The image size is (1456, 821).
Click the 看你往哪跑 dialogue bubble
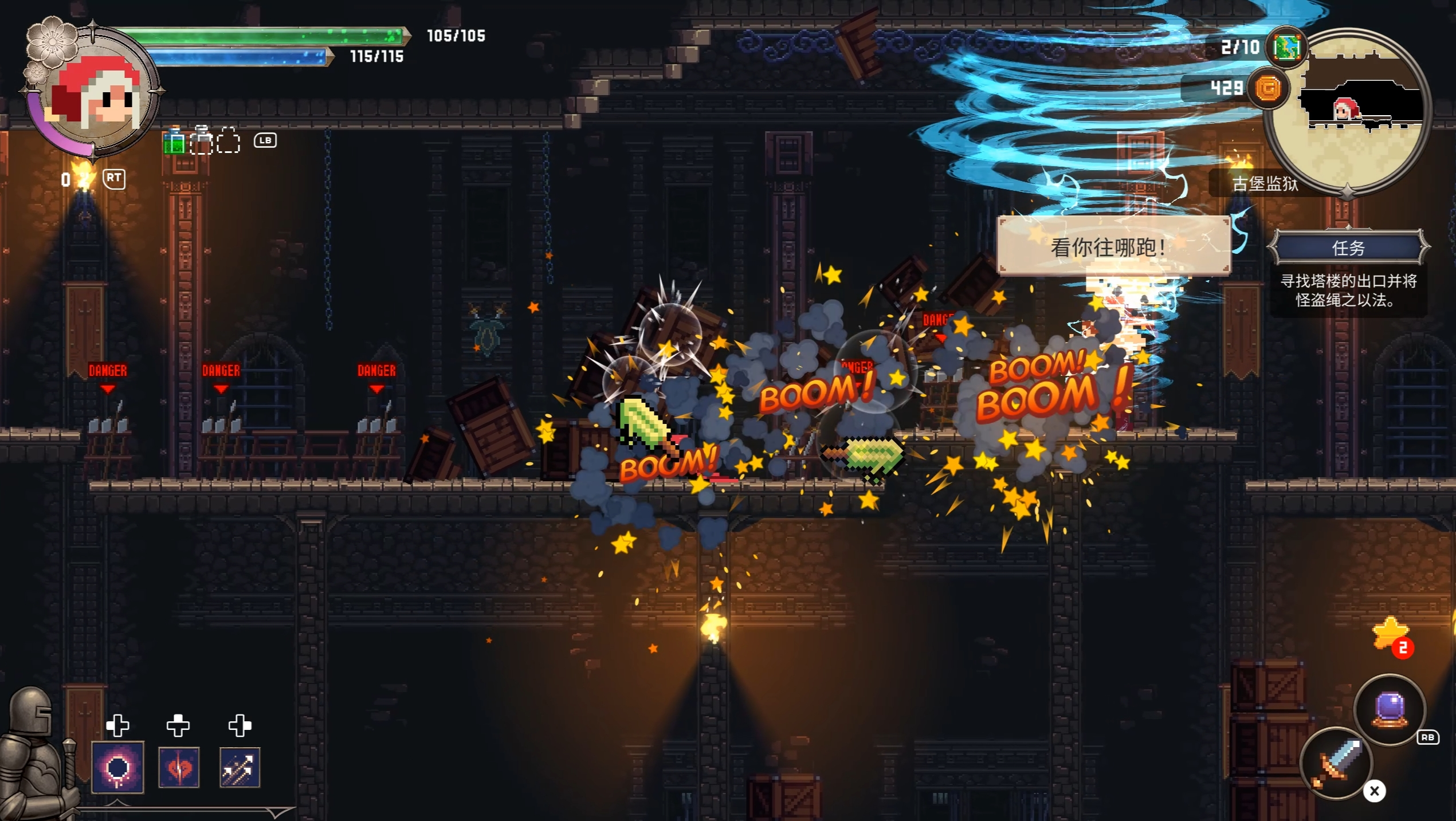[1113, 246]
